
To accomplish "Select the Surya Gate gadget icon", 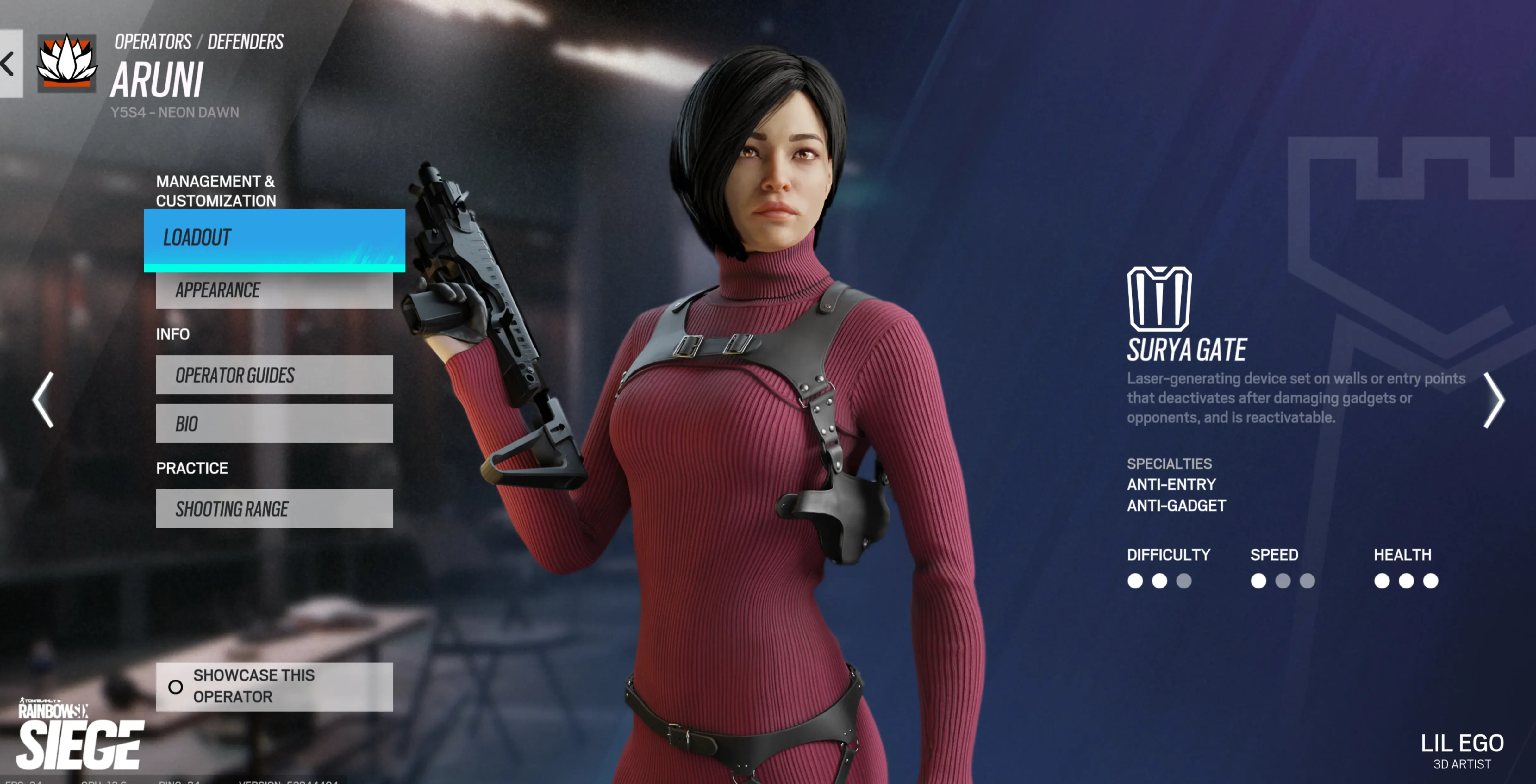I will point(1158,298).
